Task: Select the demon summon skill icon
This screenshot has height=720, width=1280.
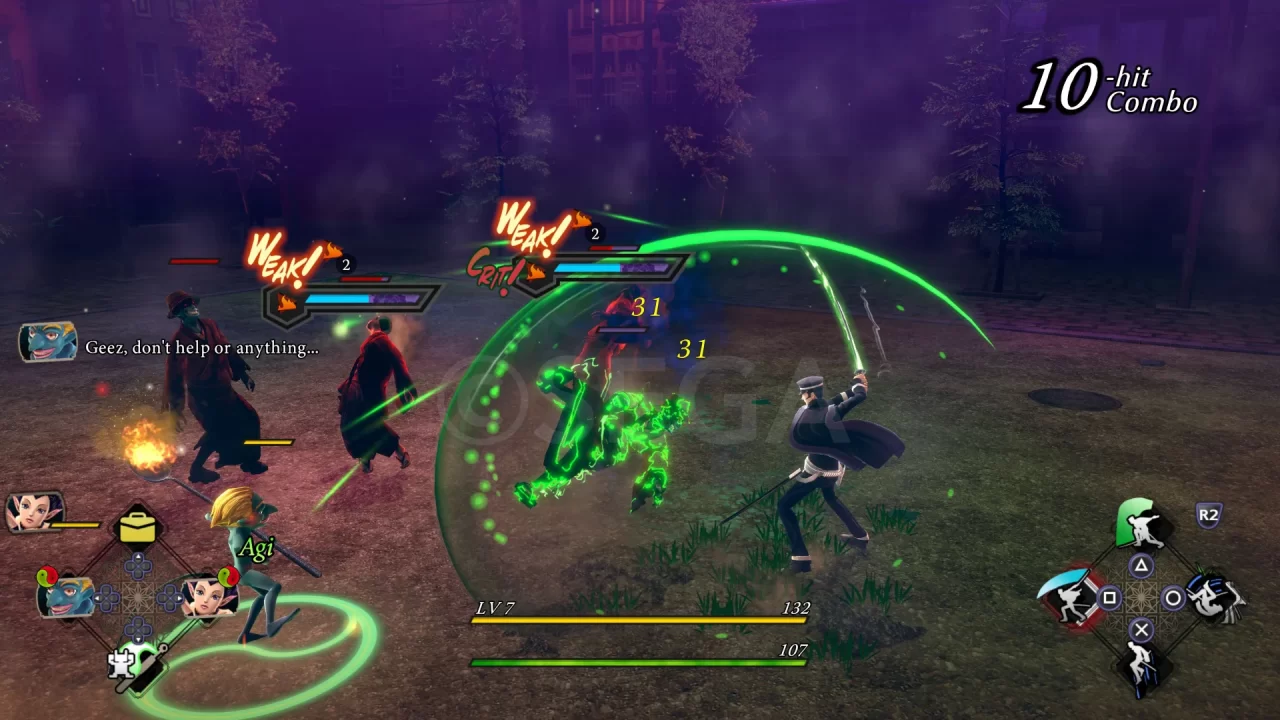Action: coord(1213,600)
